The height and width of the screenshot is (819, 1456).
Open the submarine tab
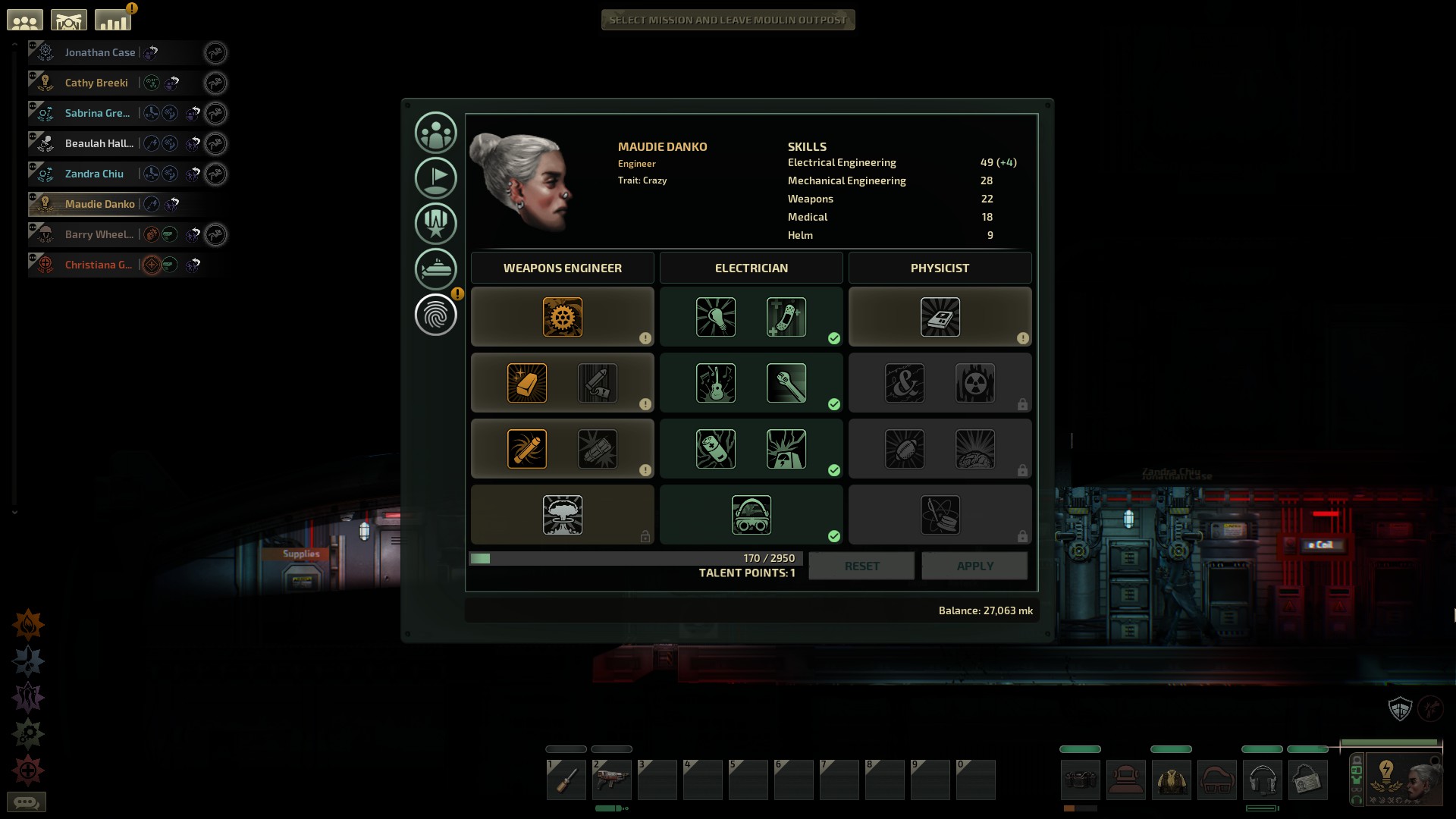point(435,268)
